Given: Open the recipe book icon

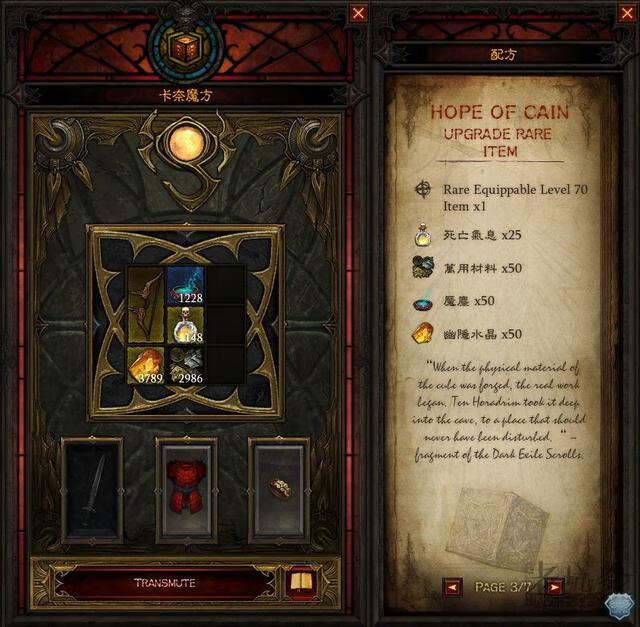Looking at the screenshot, I should pos(299,582).
